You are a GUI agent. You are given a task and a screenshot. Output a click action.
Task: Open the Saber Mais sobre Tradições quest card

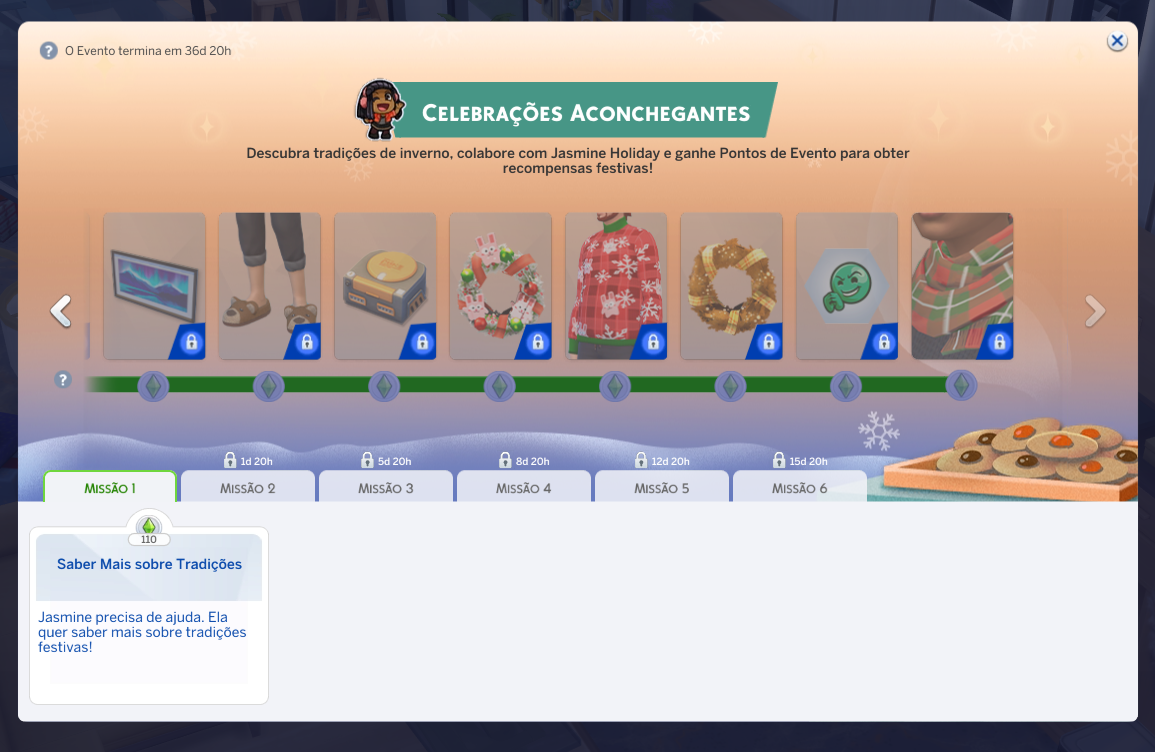(149, 615)
